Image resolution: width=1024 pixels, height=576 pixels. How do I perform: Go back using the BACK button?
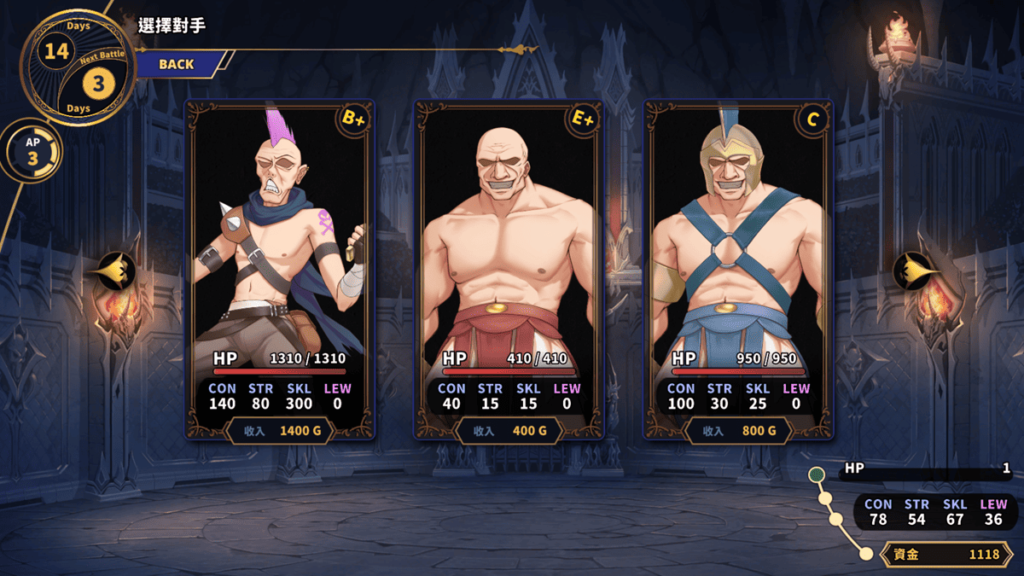coord(177,64)
